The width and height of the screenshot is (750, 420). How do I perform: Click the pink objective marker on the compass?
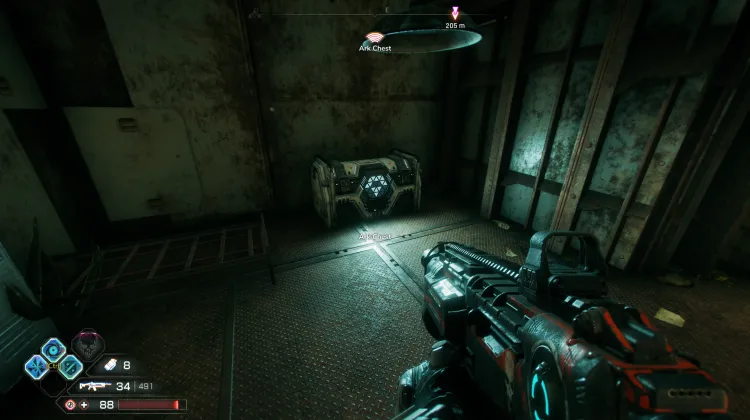click(x=456, y=13)
